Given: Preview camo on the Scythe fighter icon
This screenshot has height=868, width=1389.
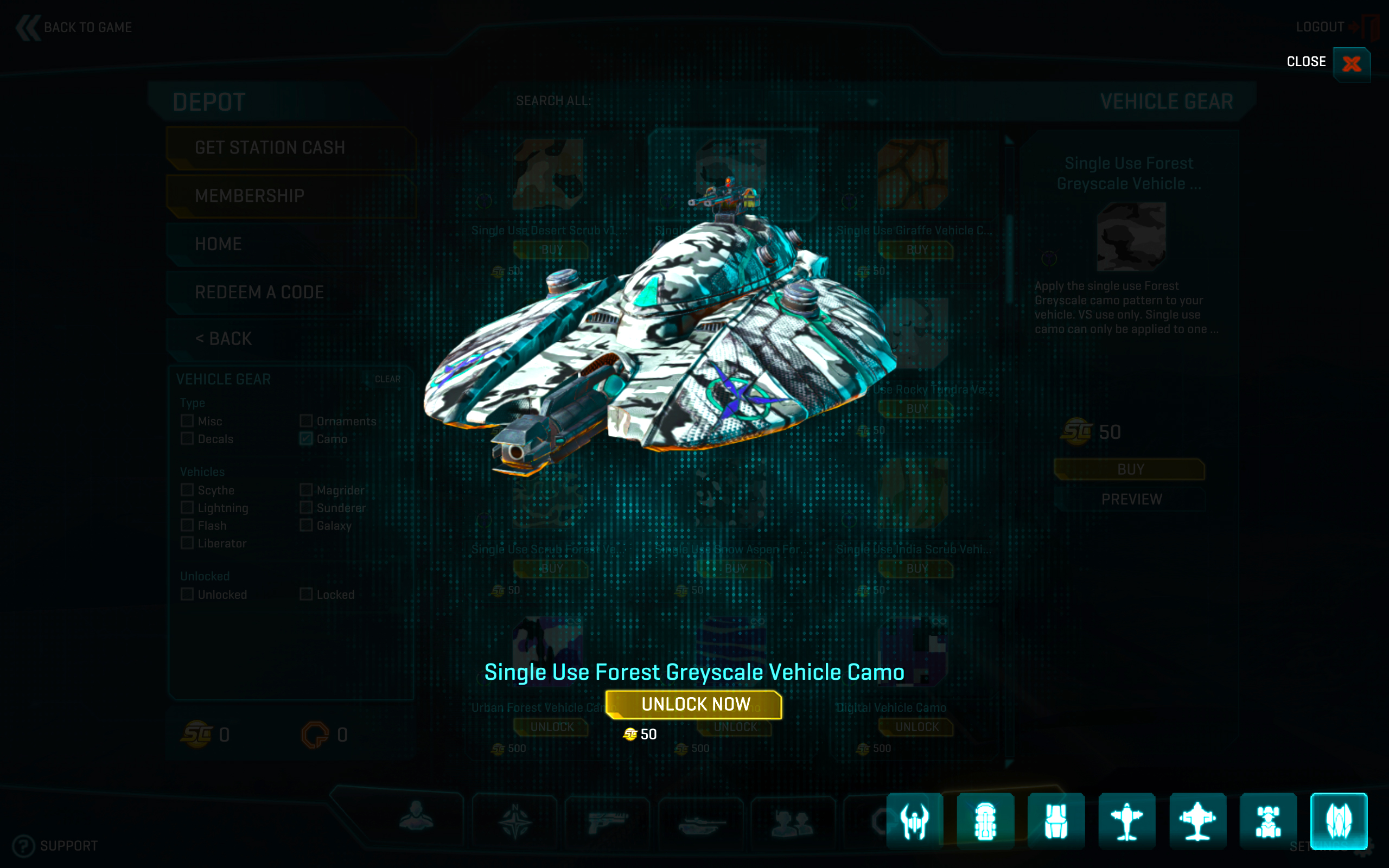Looking at the screenshot, I should [914, 821].
